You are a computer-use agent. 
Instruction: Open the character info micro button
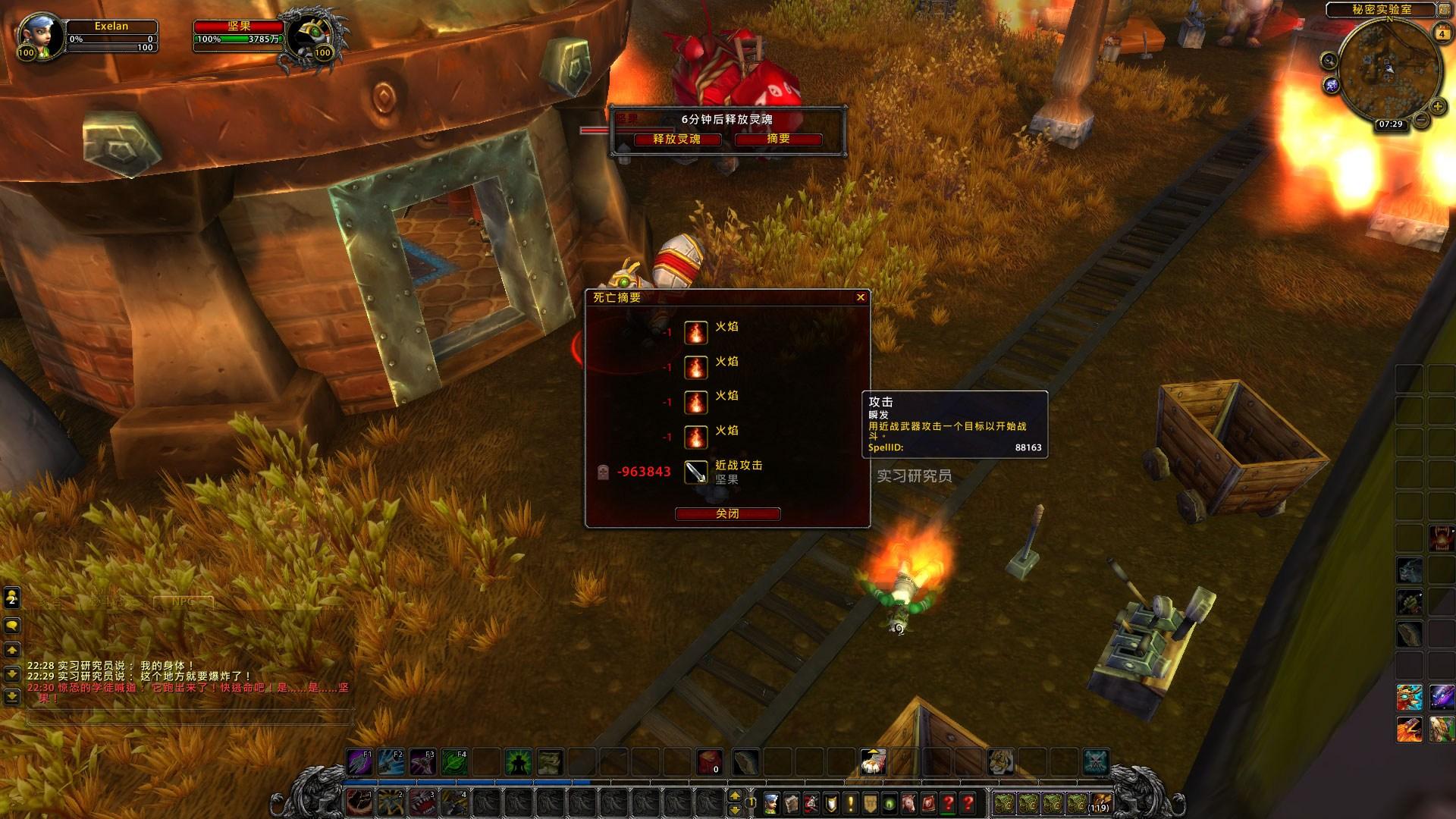[x=771, y=802]
